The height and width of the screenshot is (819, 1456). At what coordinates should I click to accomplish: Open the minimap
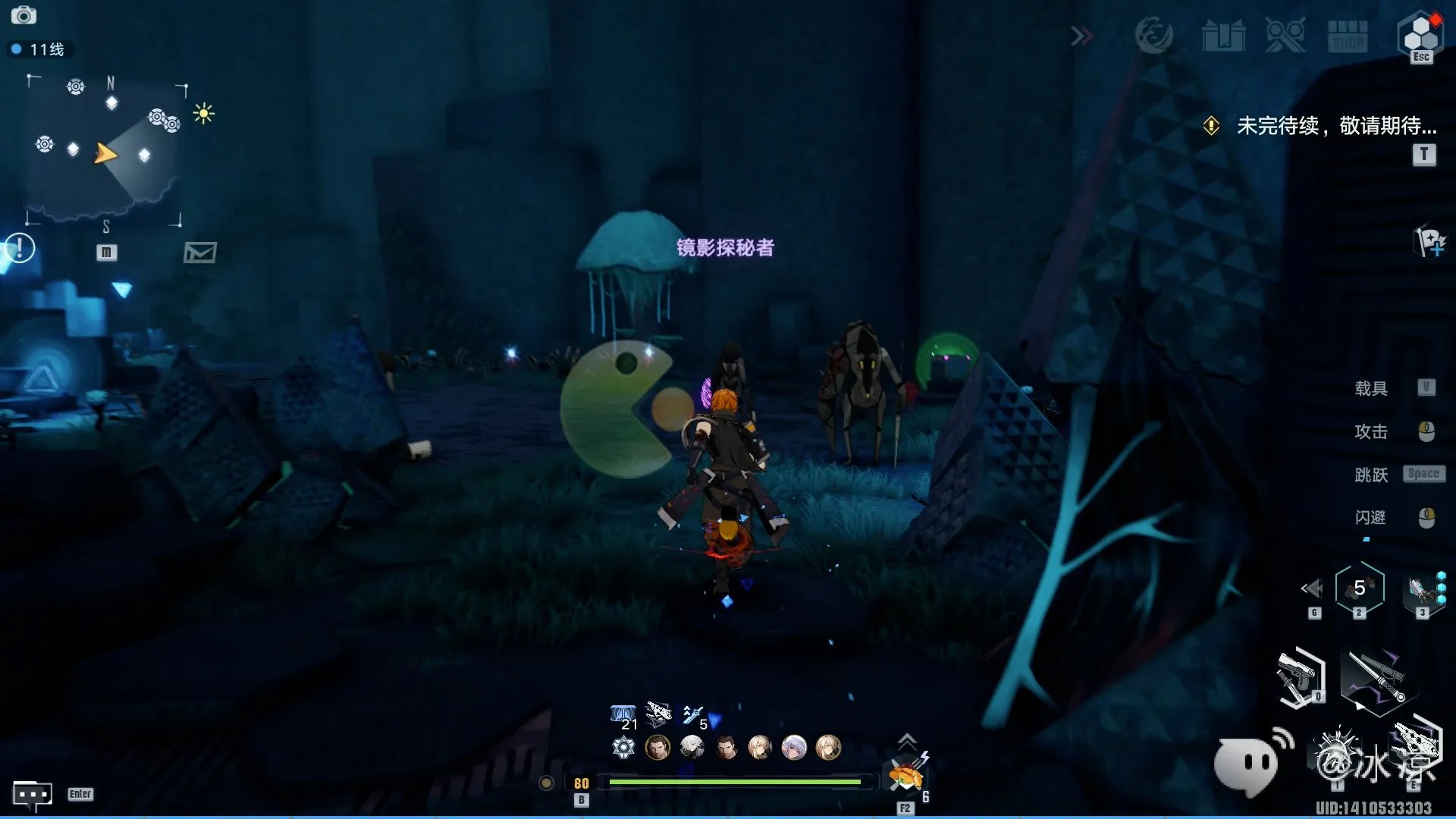click(106, 153)
